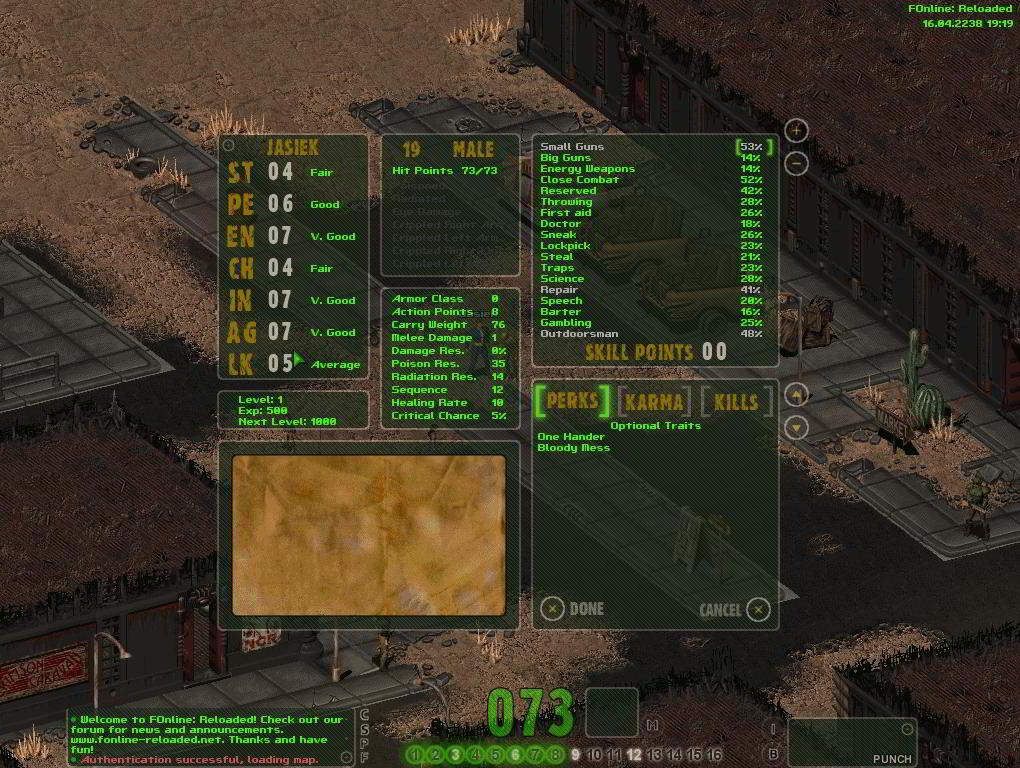The image size is (1020, 768).
Task: Decrease the selected skill with the minus button
Action: (x=796, y=163)
